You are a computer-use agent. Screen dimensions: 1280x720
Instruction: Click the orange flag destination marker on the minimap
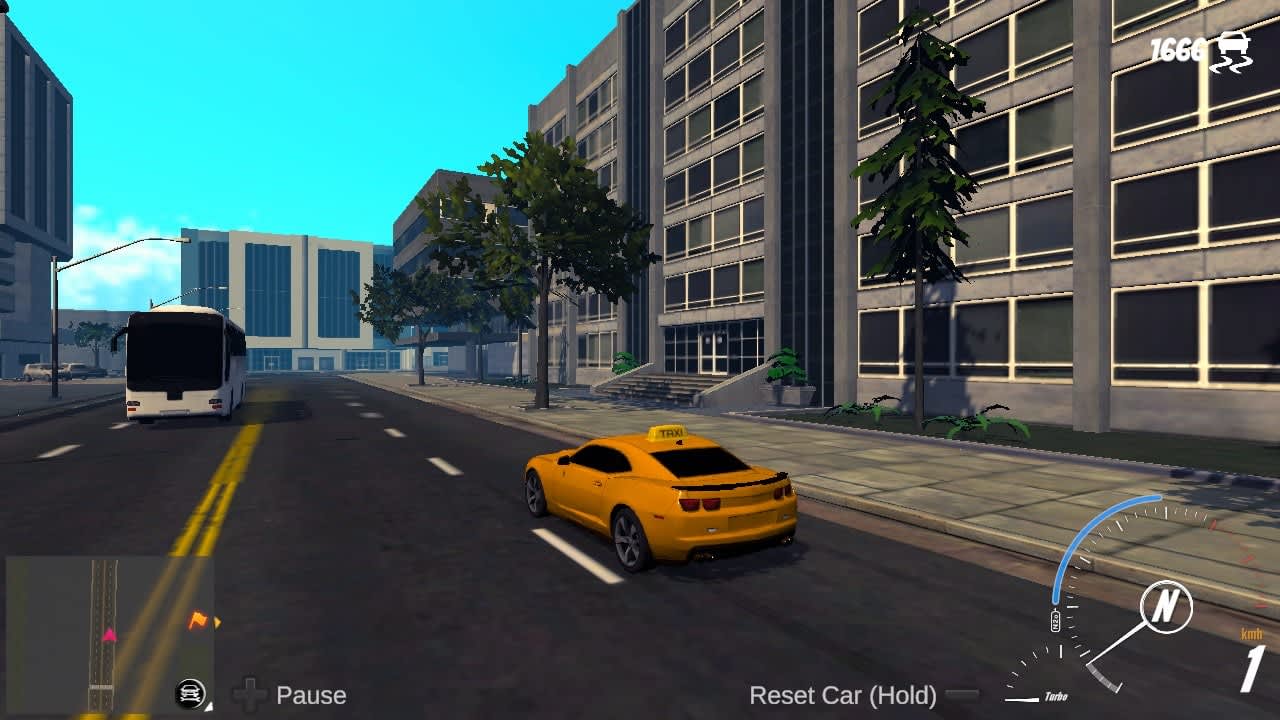pyautogui.click(x=197, y=620)
